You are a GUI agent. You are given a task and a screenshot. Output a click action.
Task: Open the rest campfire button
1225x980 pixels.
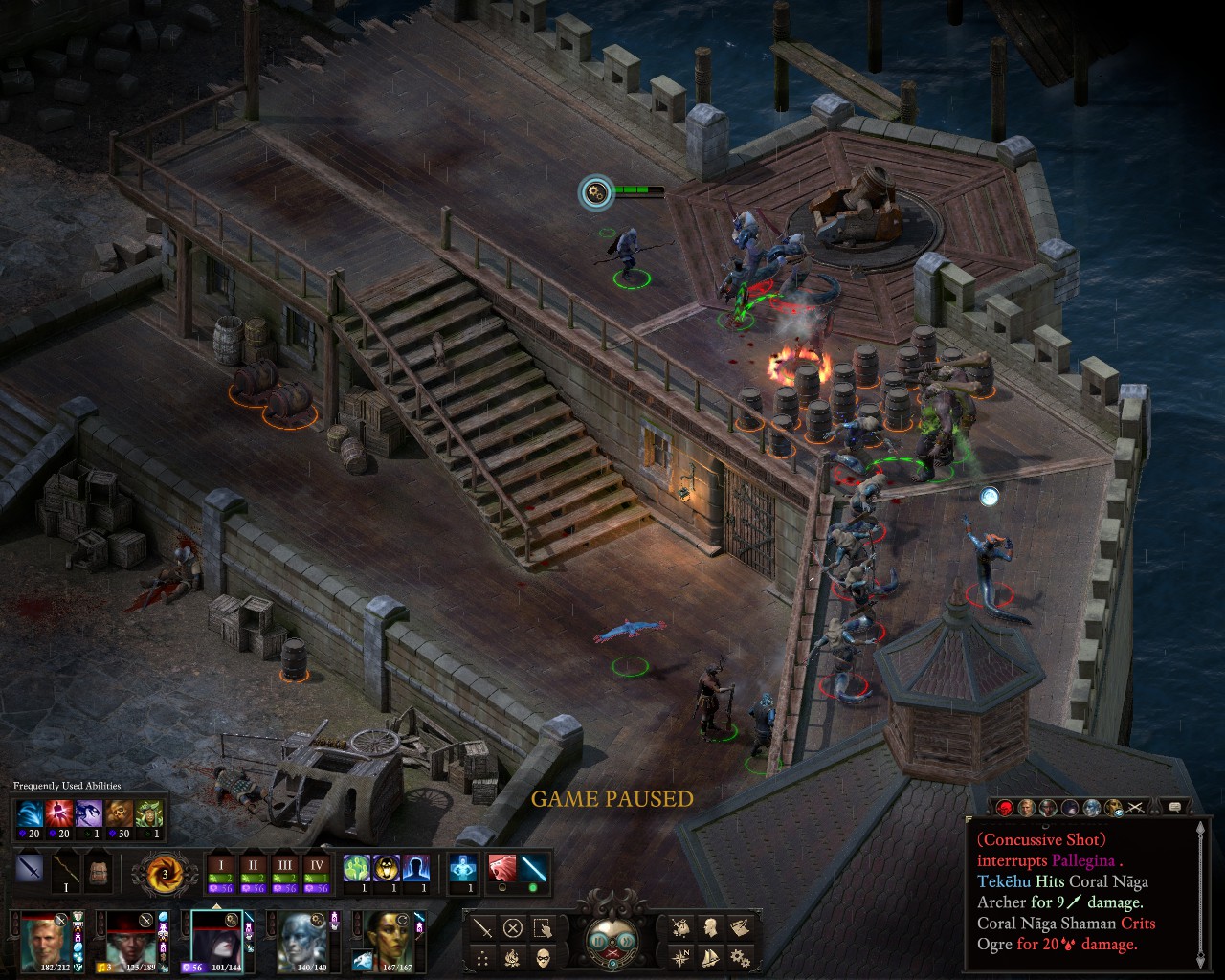513,957
